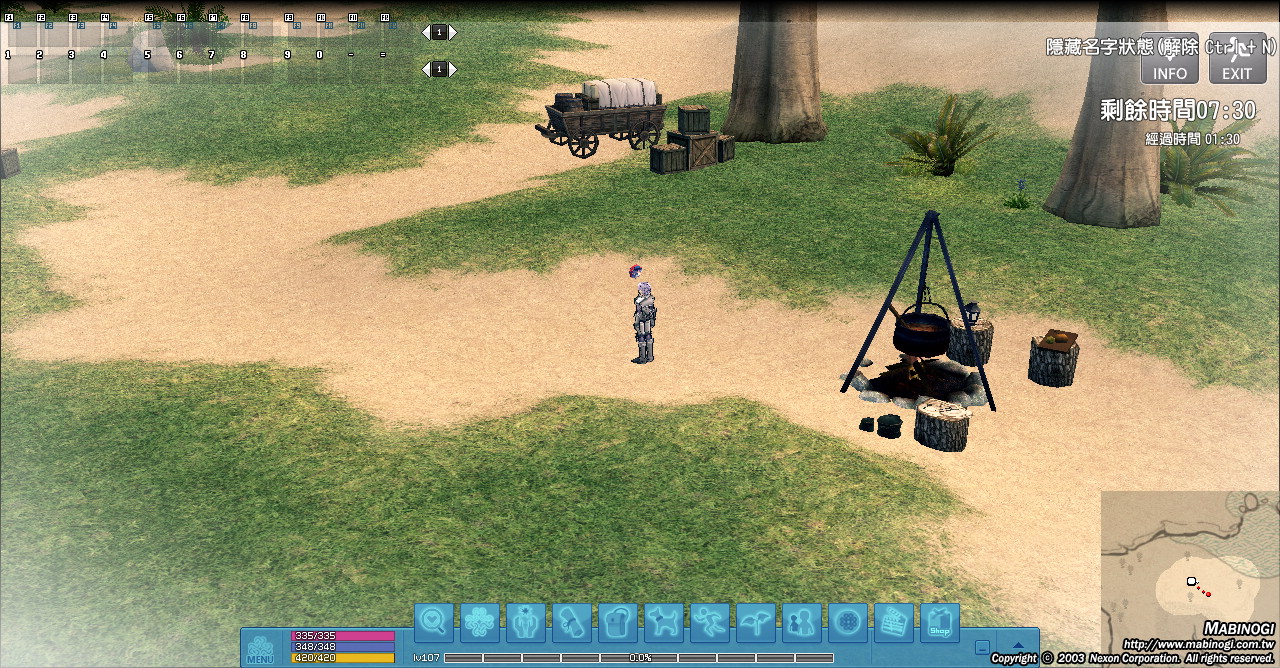Click the minimap in the corner

pyautogui.click(x=1190, y=570)
